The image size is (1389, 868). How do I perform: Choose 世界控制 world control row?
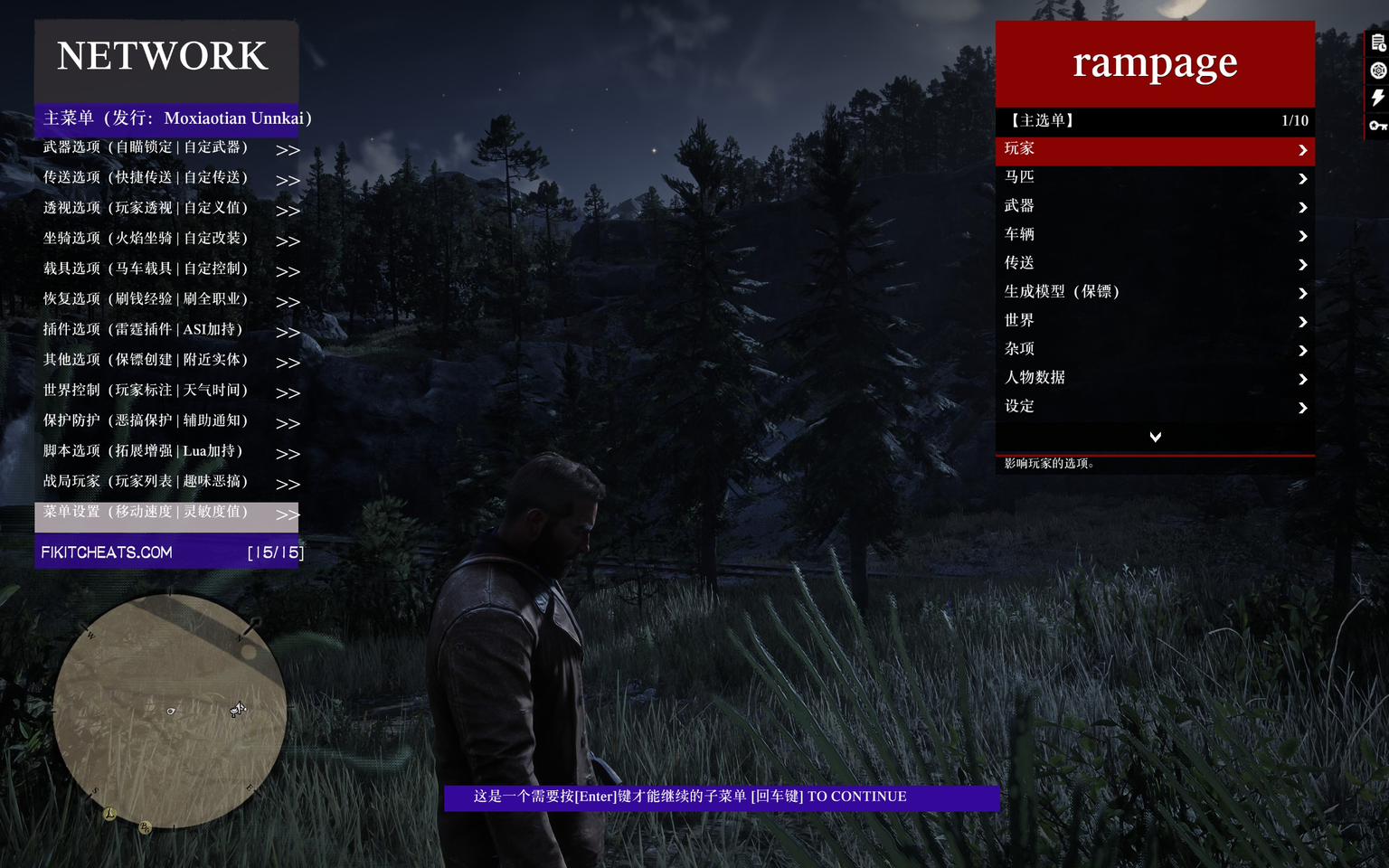pyautogui.click(x=168, y=392)
